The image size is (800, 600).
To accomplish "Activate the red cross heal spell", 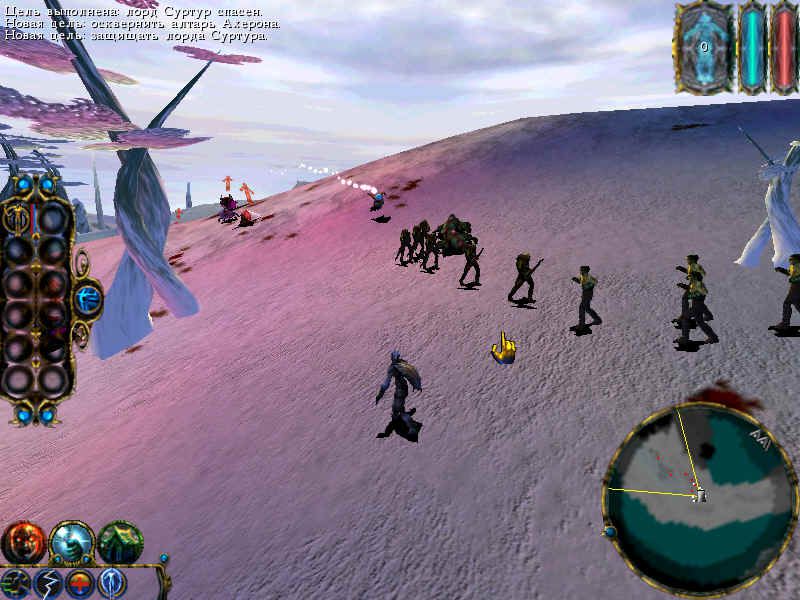I will point(80,583).
